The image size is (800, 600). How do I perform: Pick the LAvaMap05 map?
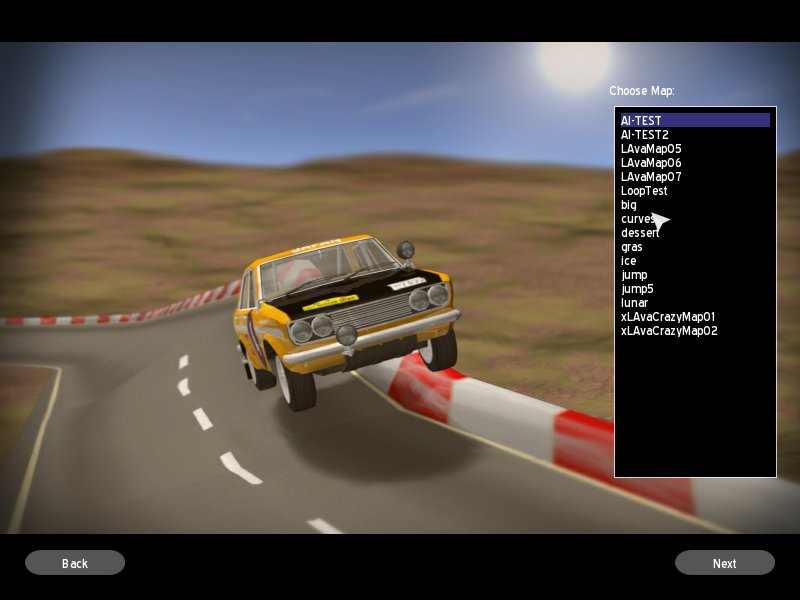click(x=651, y=149)
